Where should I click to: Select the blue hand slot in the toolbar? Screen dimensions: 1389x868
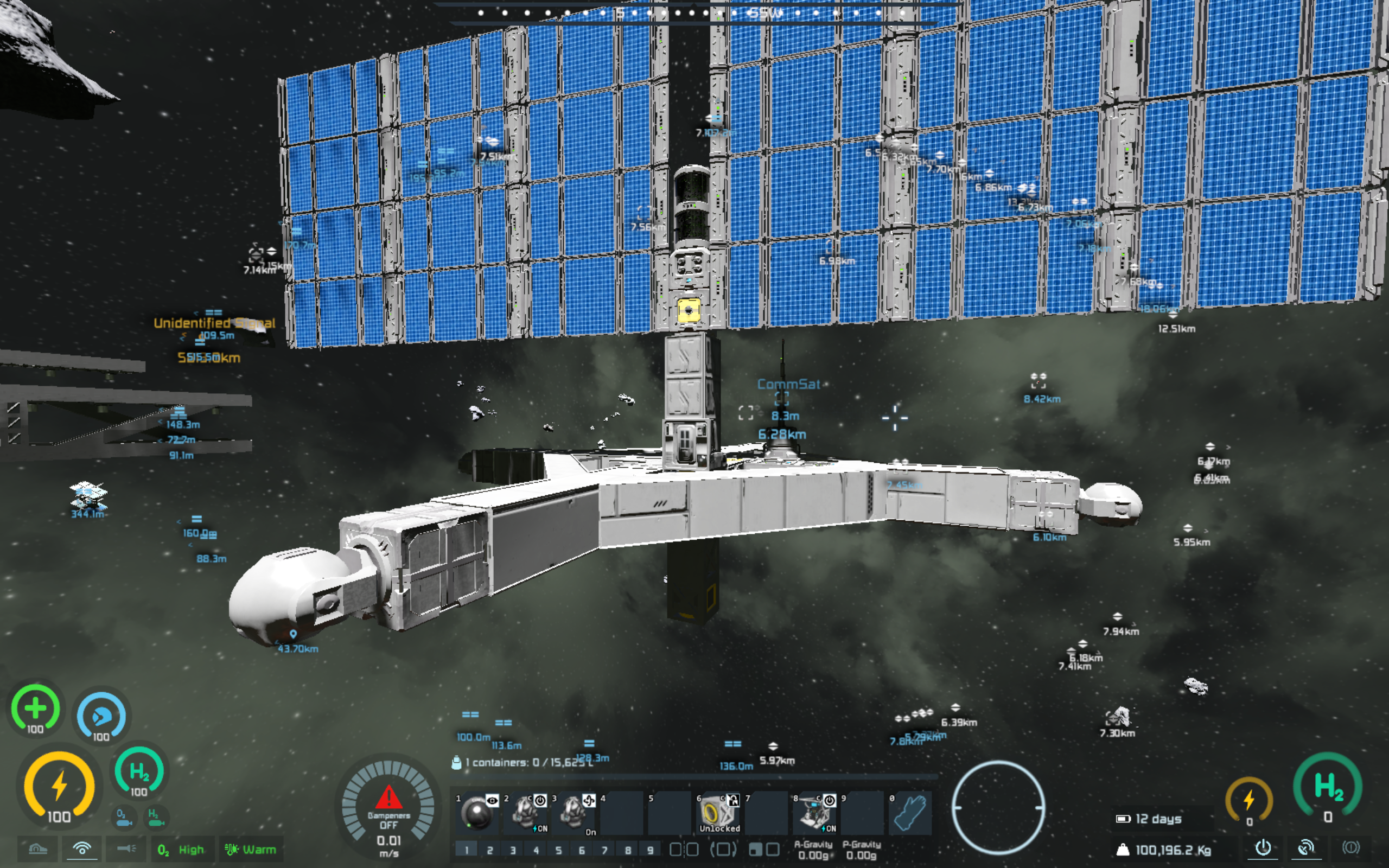910,813
